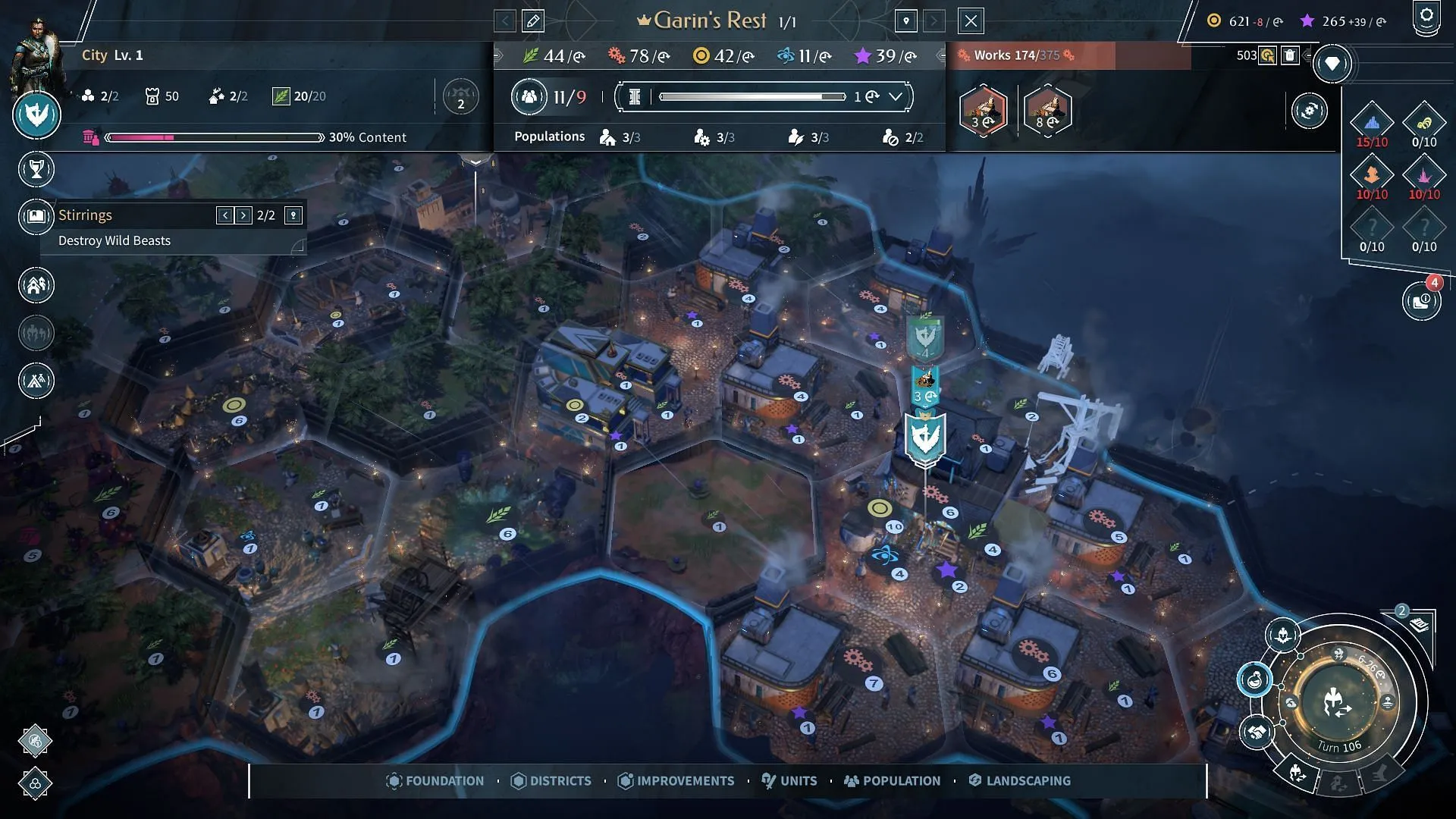This screenshot has height=819, width=1456.
Task: Open the trophy menu icon
Action: click(x=36, y=170)
